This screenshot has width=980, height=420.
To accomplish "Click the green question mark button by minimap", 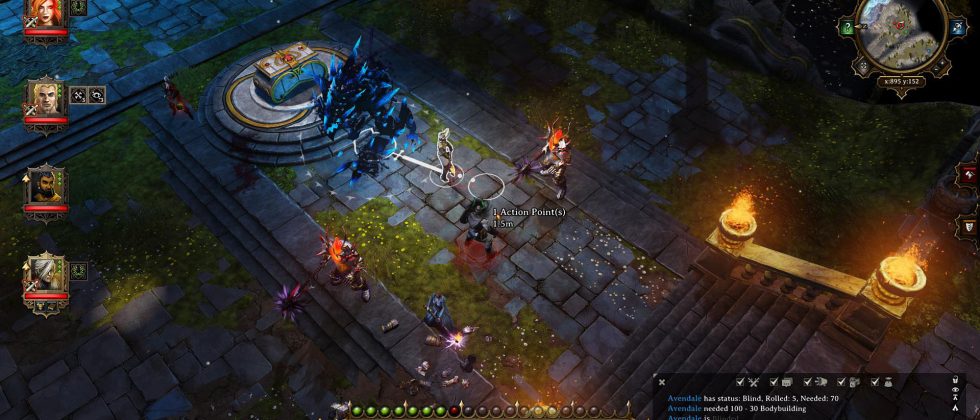I will click(847, 28).
